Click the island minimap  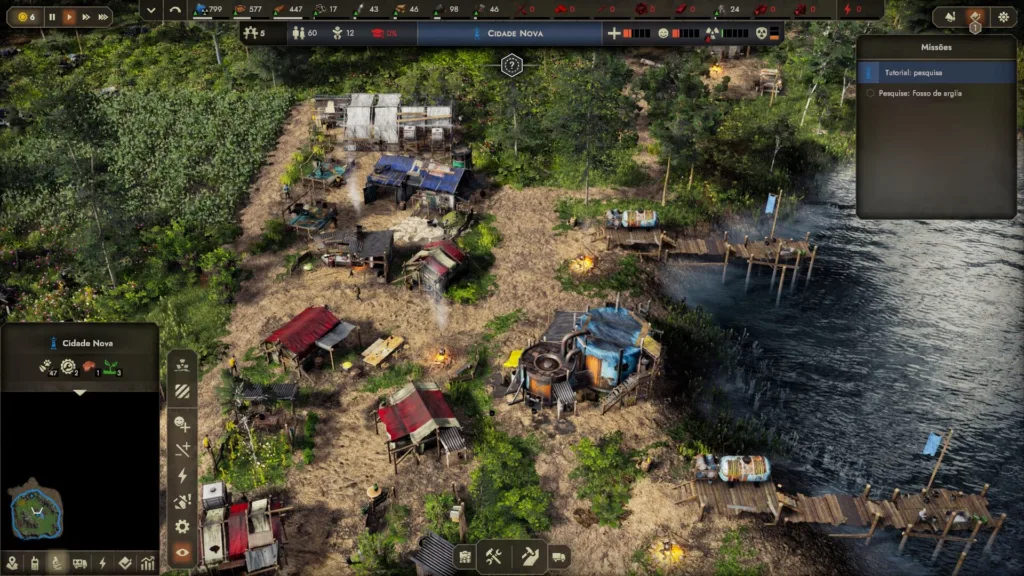coord(37,510)
